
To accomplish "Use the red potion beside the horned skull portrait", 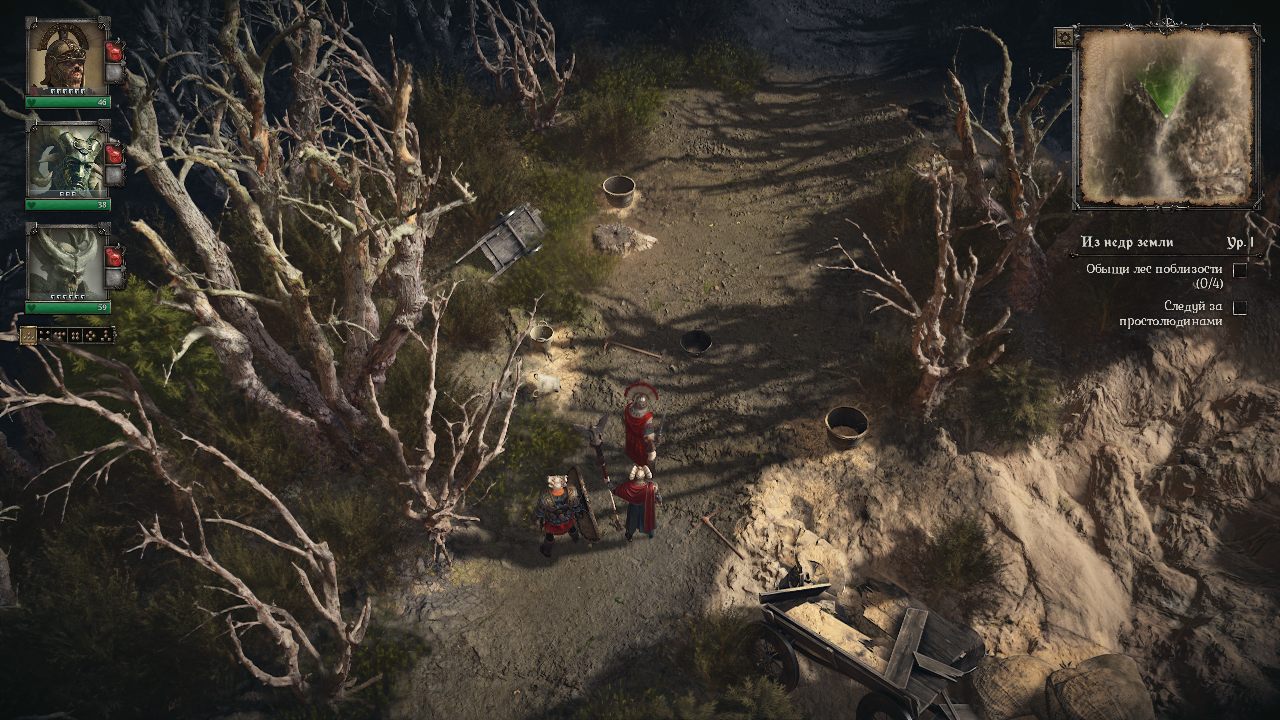I will (x=114, y=255).
